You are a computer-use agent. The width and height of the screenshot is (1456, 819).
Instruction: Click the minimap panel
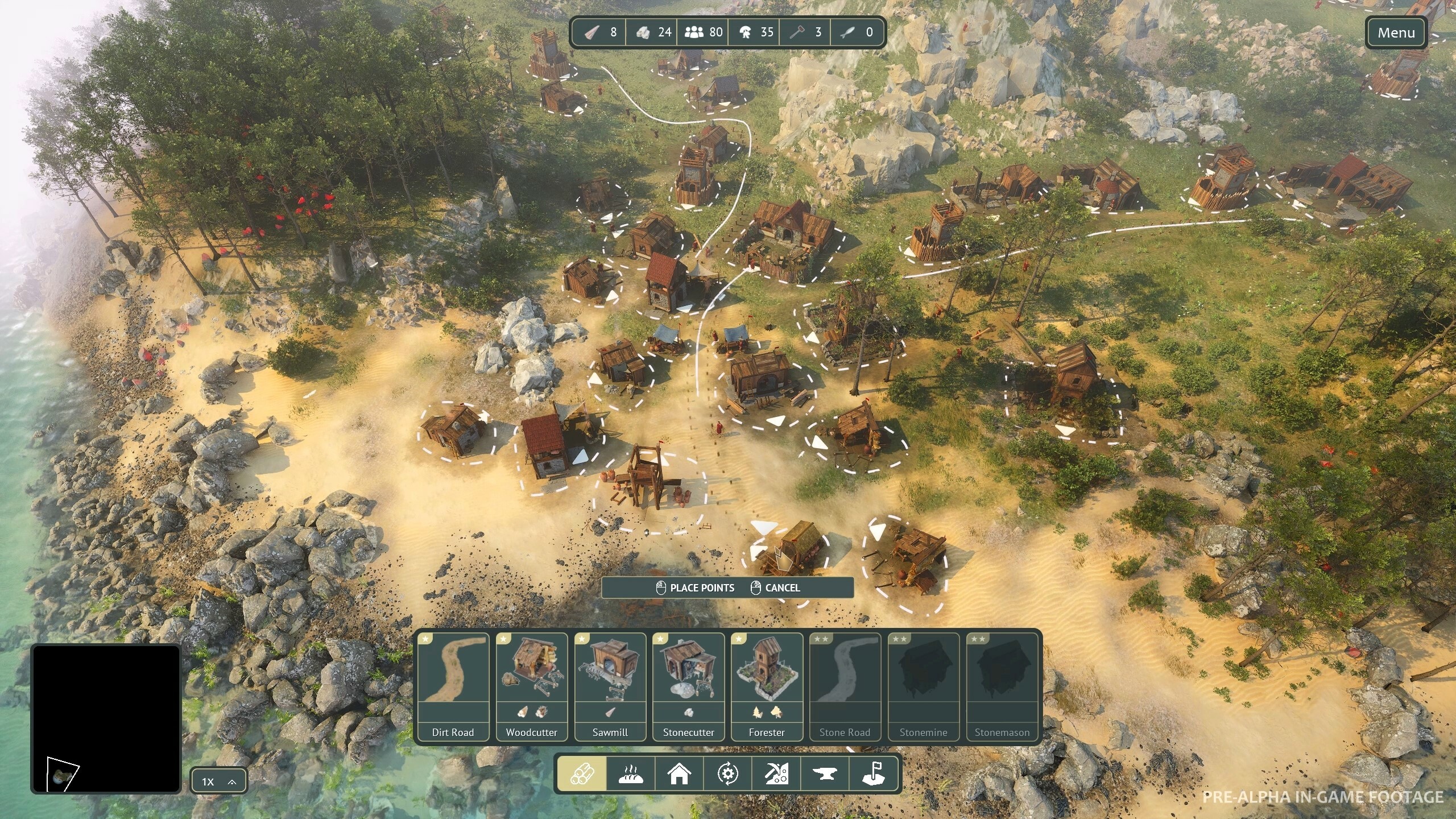coord(106,718)
